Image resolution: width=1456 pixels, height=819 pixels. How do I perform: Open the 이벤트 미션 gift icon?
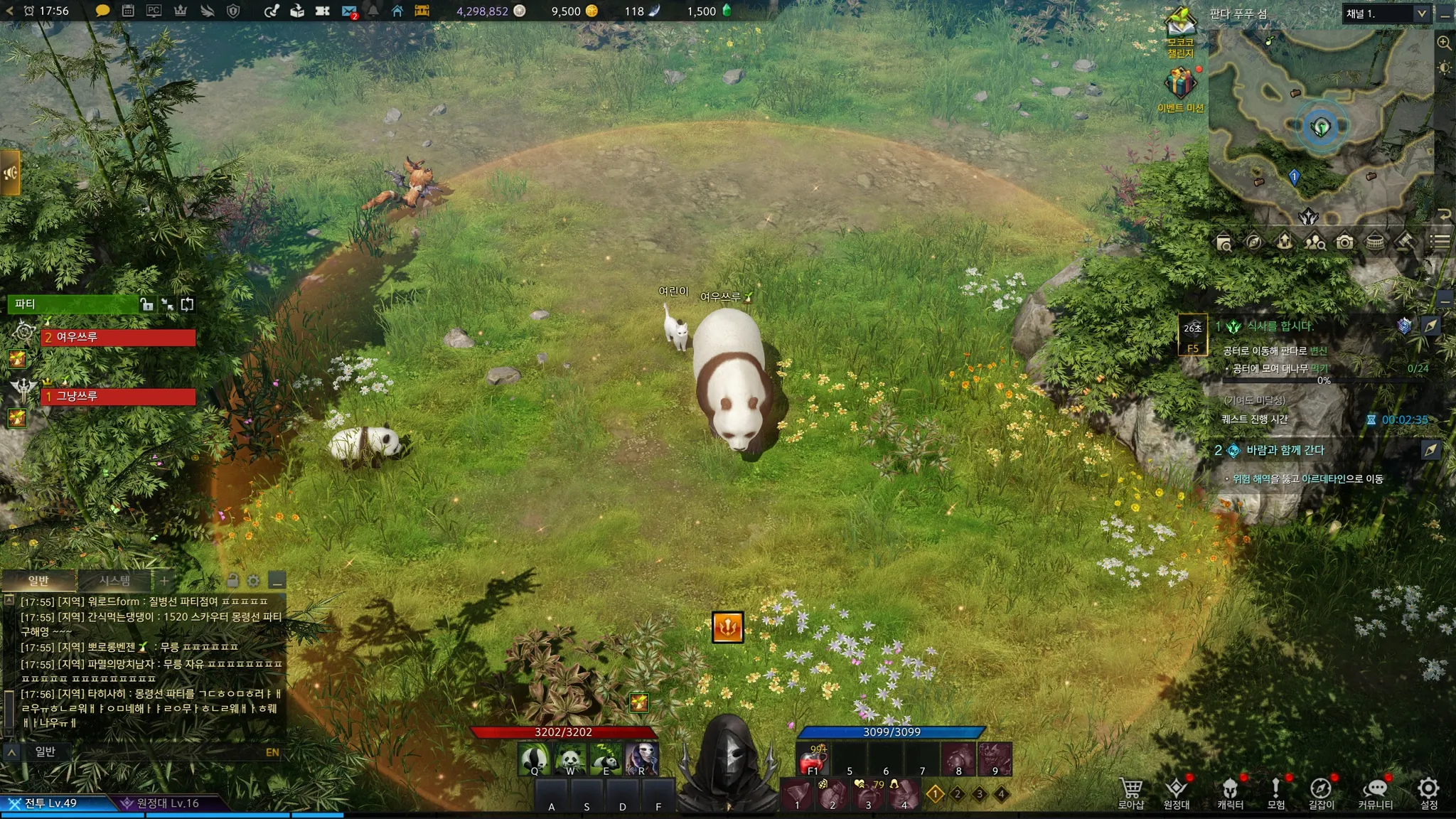(x=1180, y=85)
